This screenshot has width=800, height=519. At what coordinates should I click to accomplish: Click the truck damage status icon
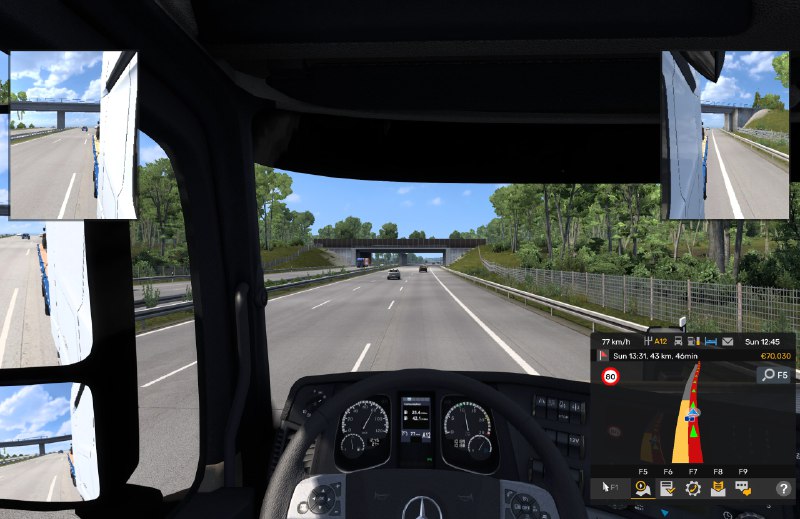pos(676,341)
